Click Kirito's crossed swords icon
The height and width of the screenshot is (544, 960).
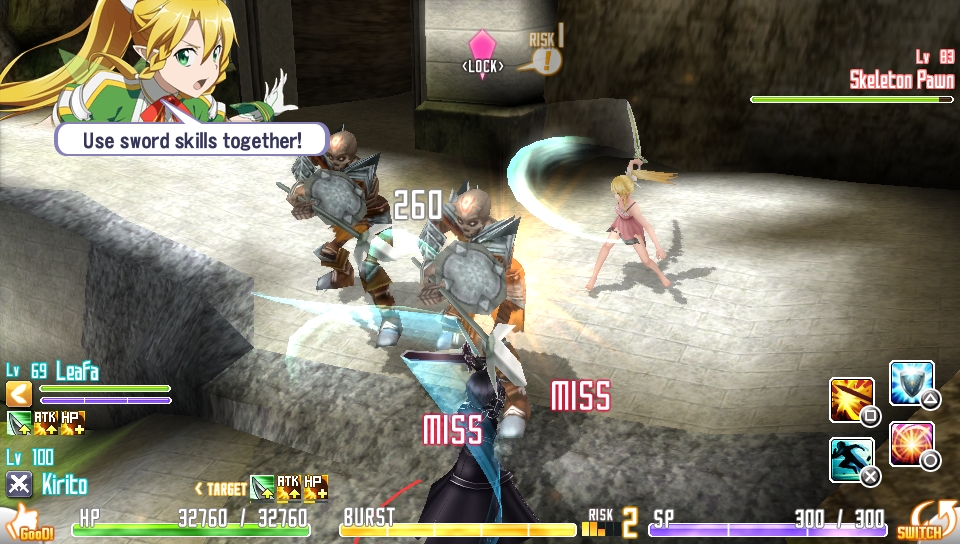(19, 485)
